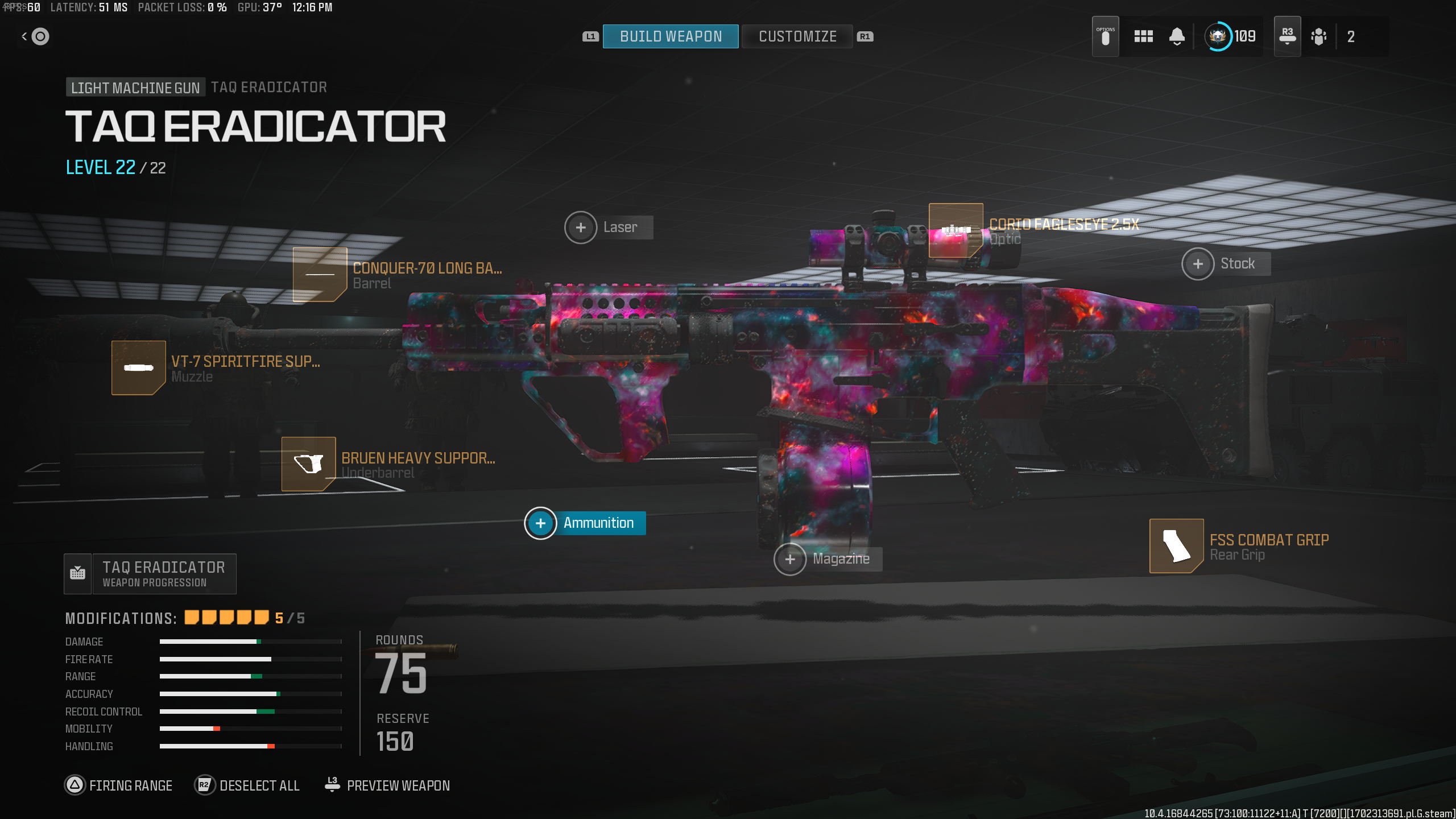Enter the Firing Range
Screen dimensions: 1456x819
(x=119, y=785)
